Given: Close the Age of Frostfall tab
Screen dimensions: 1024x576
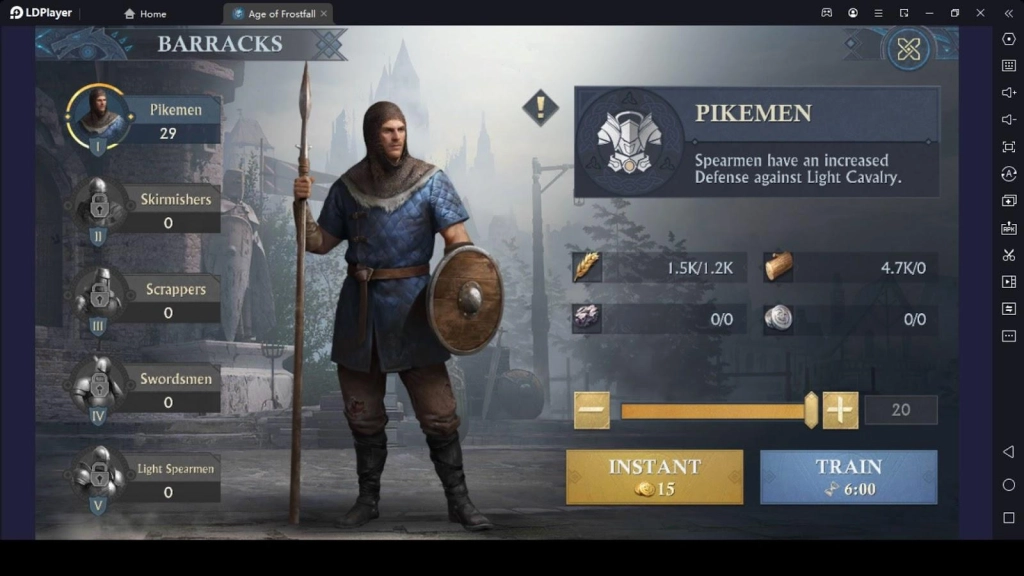Looking at the screenshot, I should (324, 14).
